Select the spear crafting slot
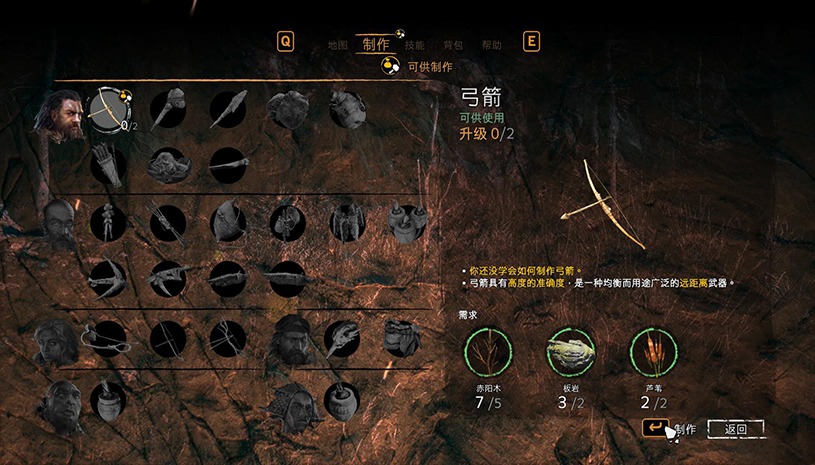 228,108
